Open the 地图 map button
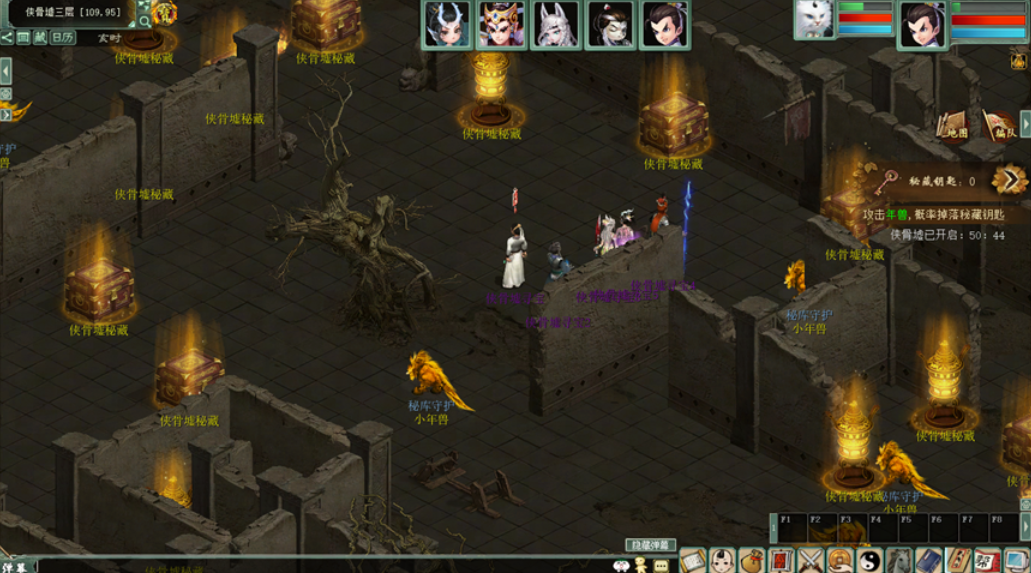This screenshot has height=573, width=1031. [x=953, y=125]
